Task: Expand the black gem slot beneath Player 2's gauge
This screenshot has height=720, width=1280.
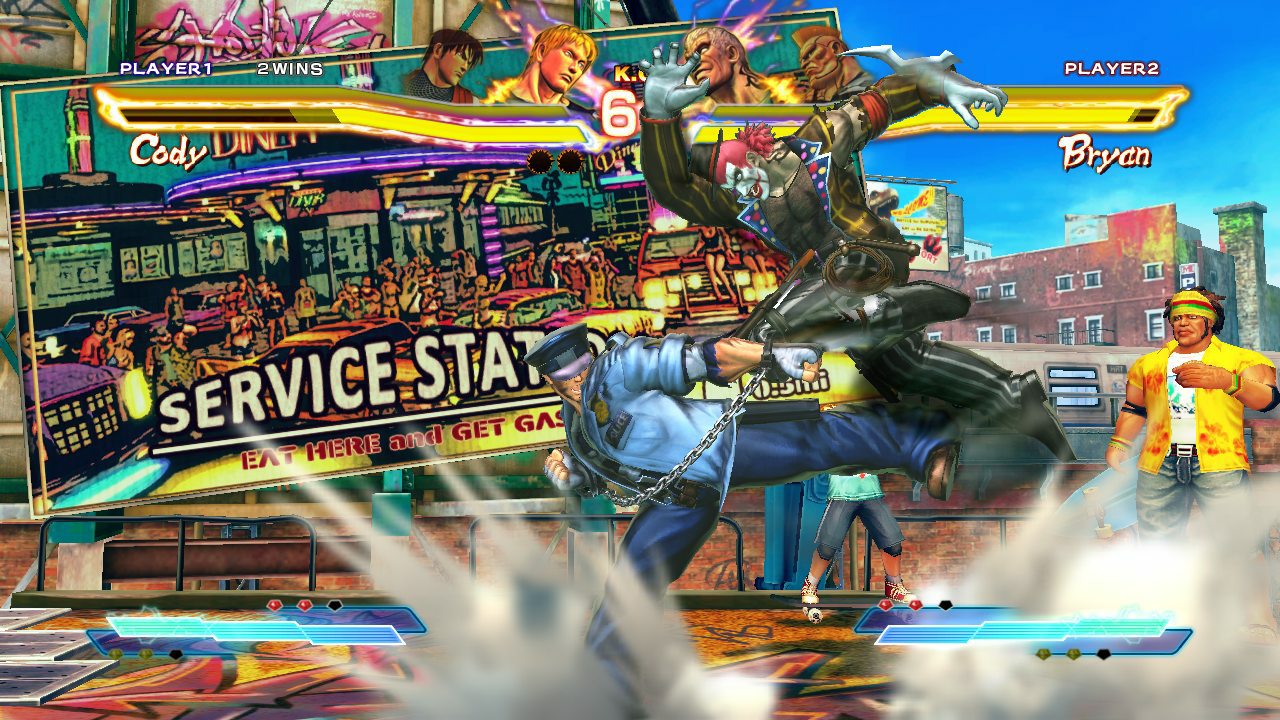Action: (1103, 655)
